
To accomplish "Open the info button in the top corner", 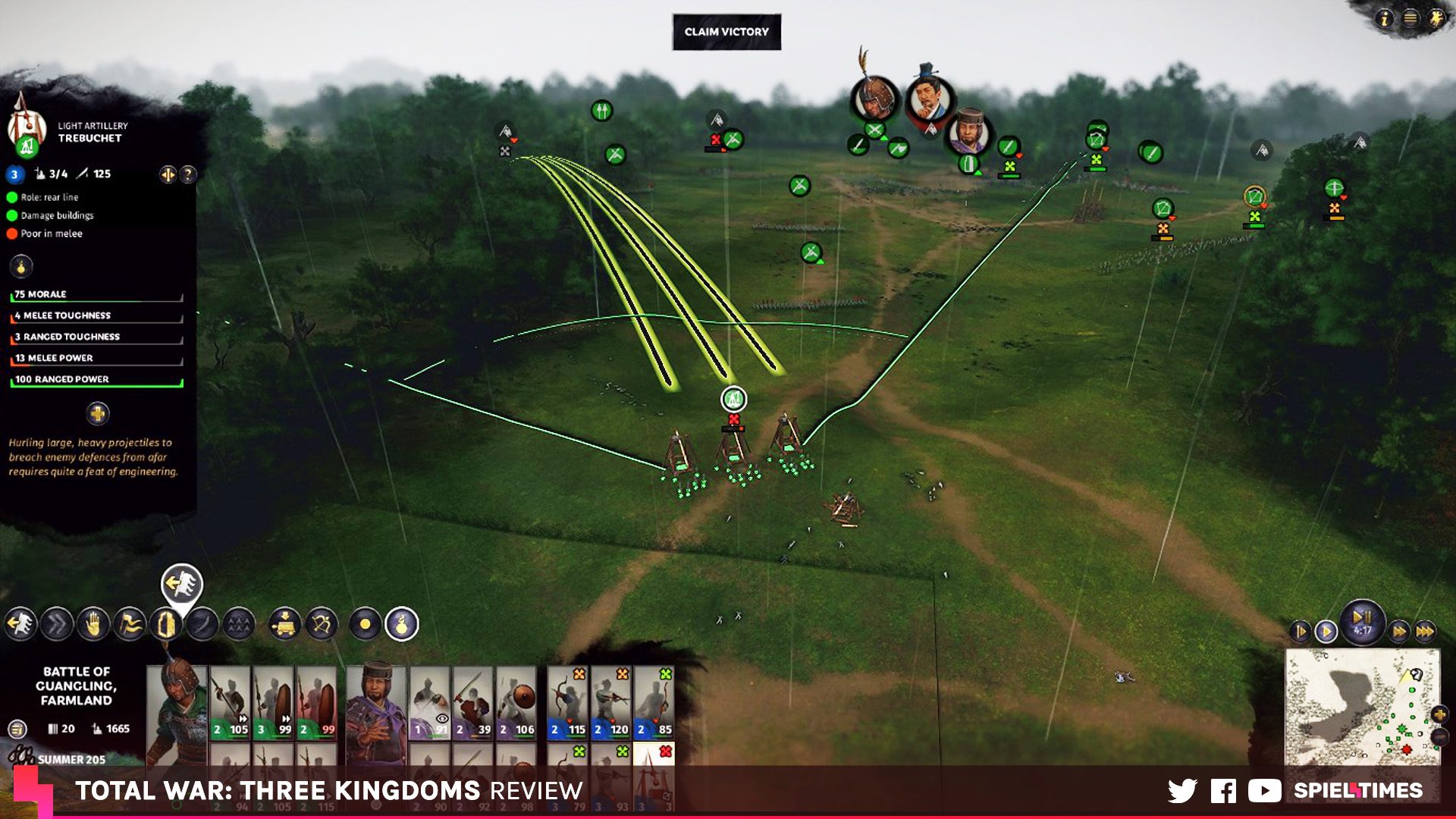I will 1384,18.
